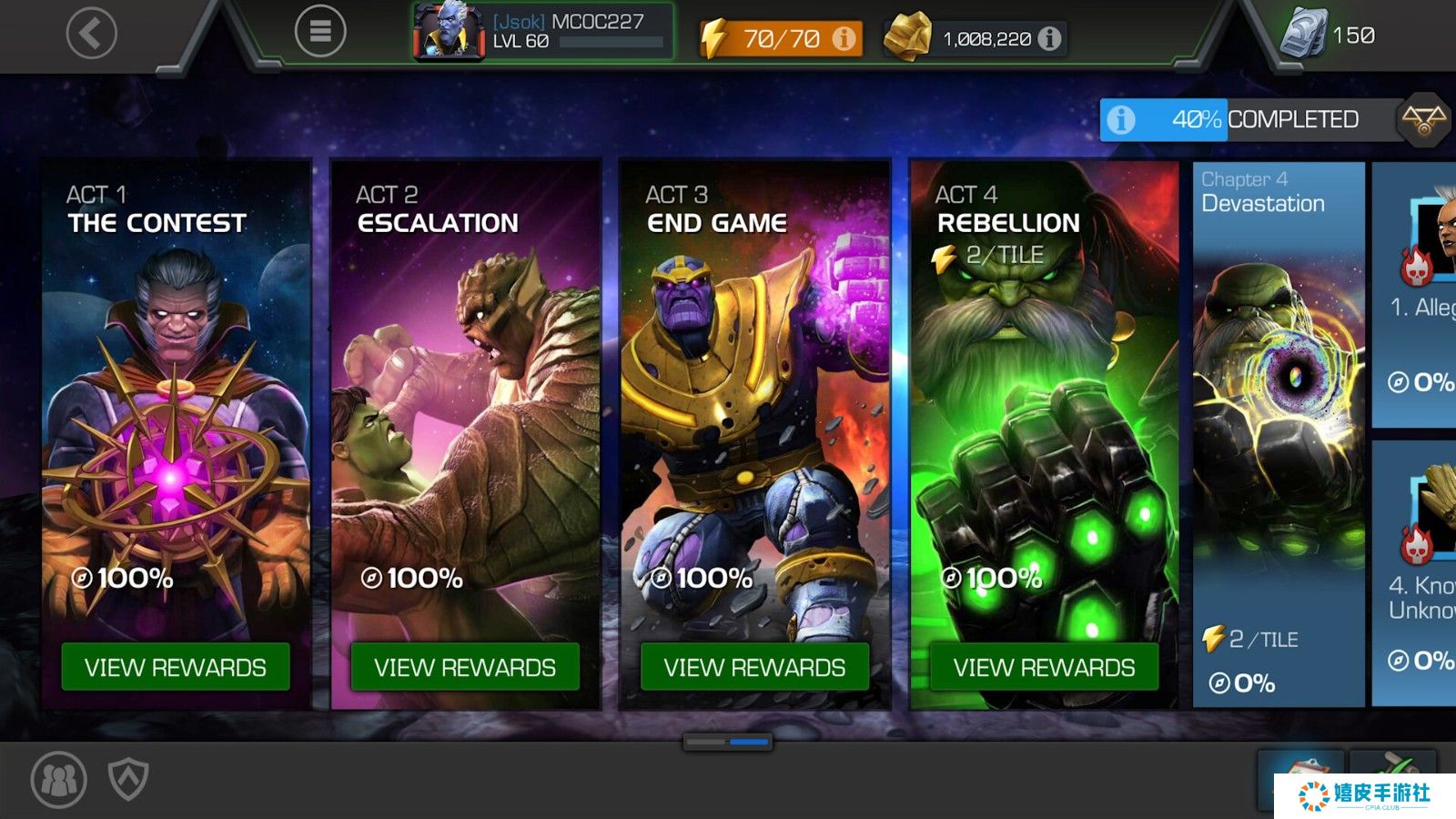This screenshot has width=1456, height=819.
Task: View rewards for Act 2 Escalation
Action: pyautogui.click(x=465, y=667)
